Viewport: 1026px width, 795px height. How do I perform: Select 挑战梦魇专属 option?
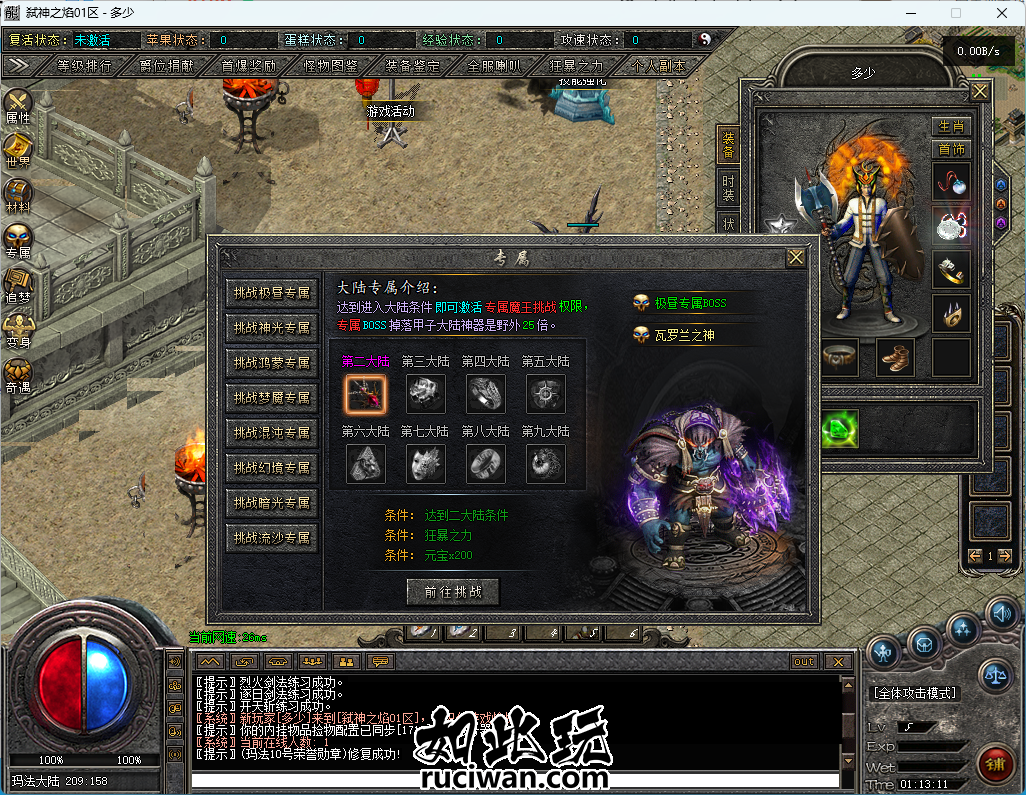pos(271,398)
